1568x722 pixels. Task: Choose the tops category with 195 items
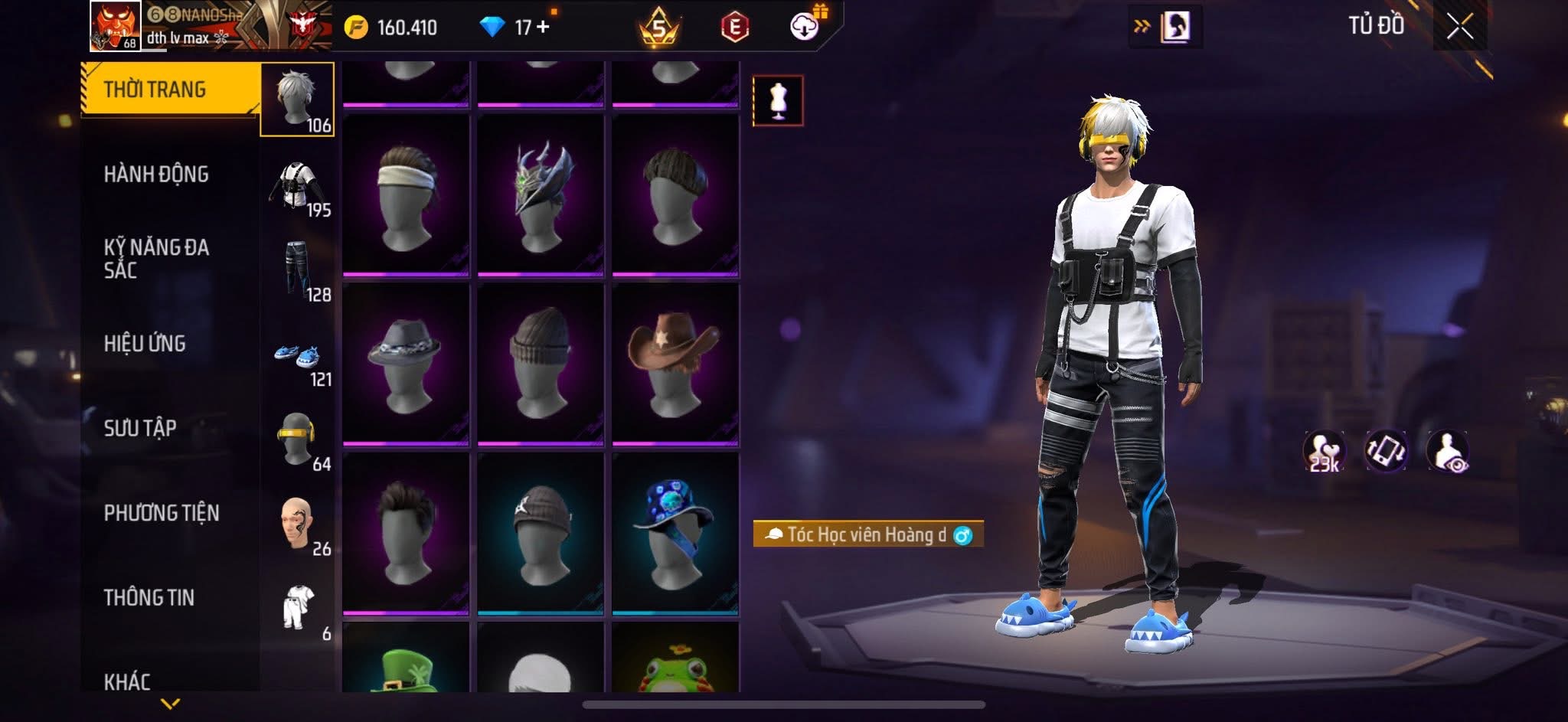point(298,188)
